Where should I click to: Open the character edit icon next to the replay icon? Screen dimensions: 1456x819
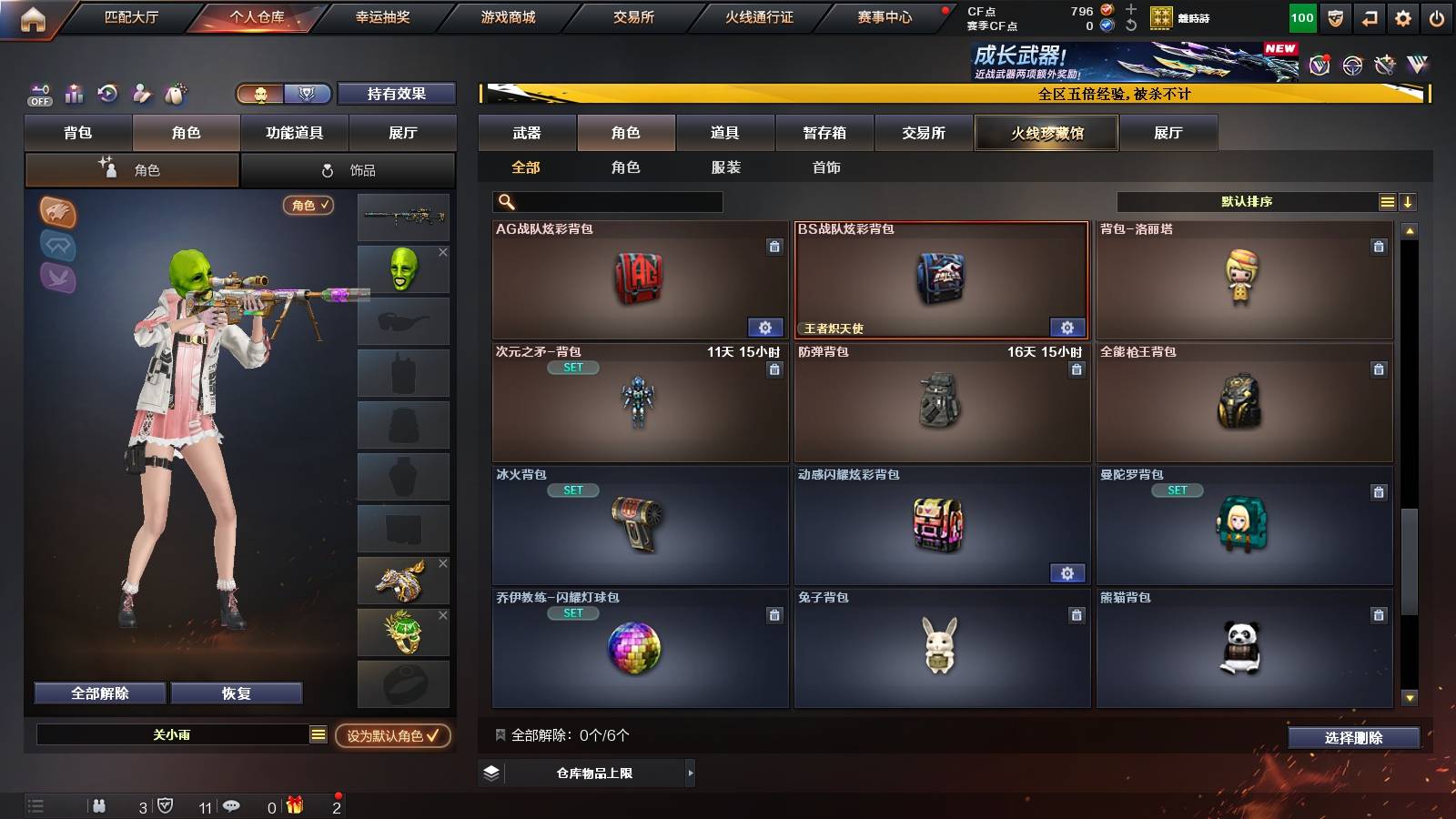(x=141, y=93)
